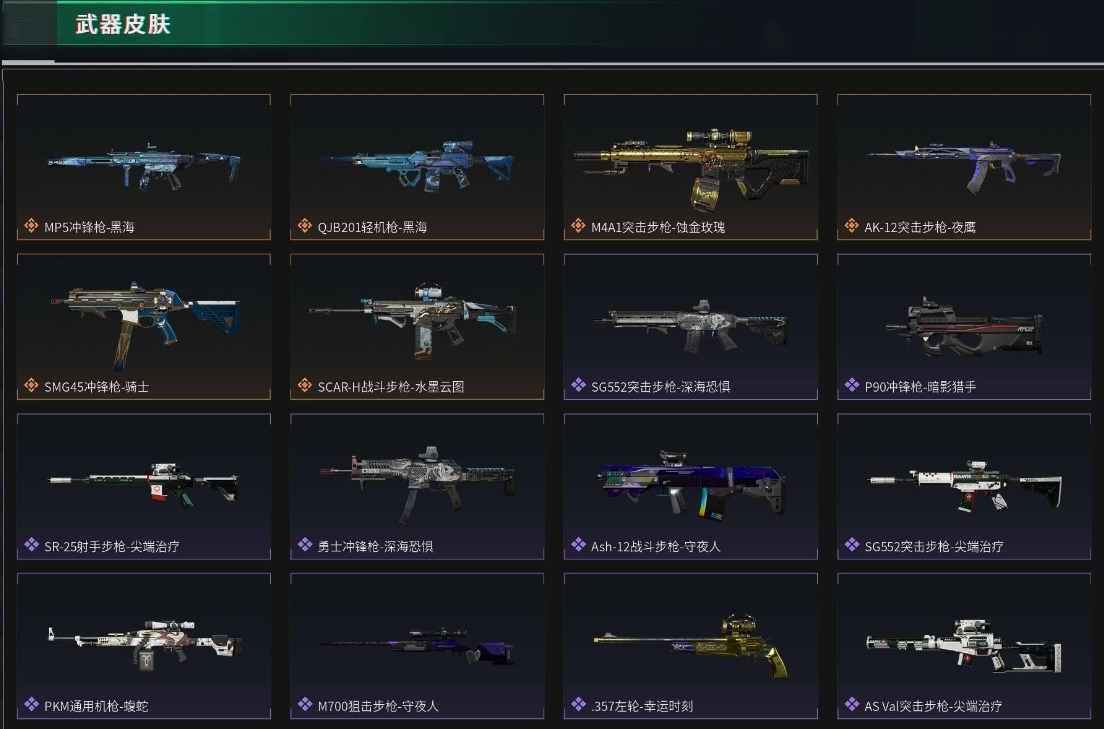Select the SMG45冲锋枪-骑士 skin

[144, 326]
